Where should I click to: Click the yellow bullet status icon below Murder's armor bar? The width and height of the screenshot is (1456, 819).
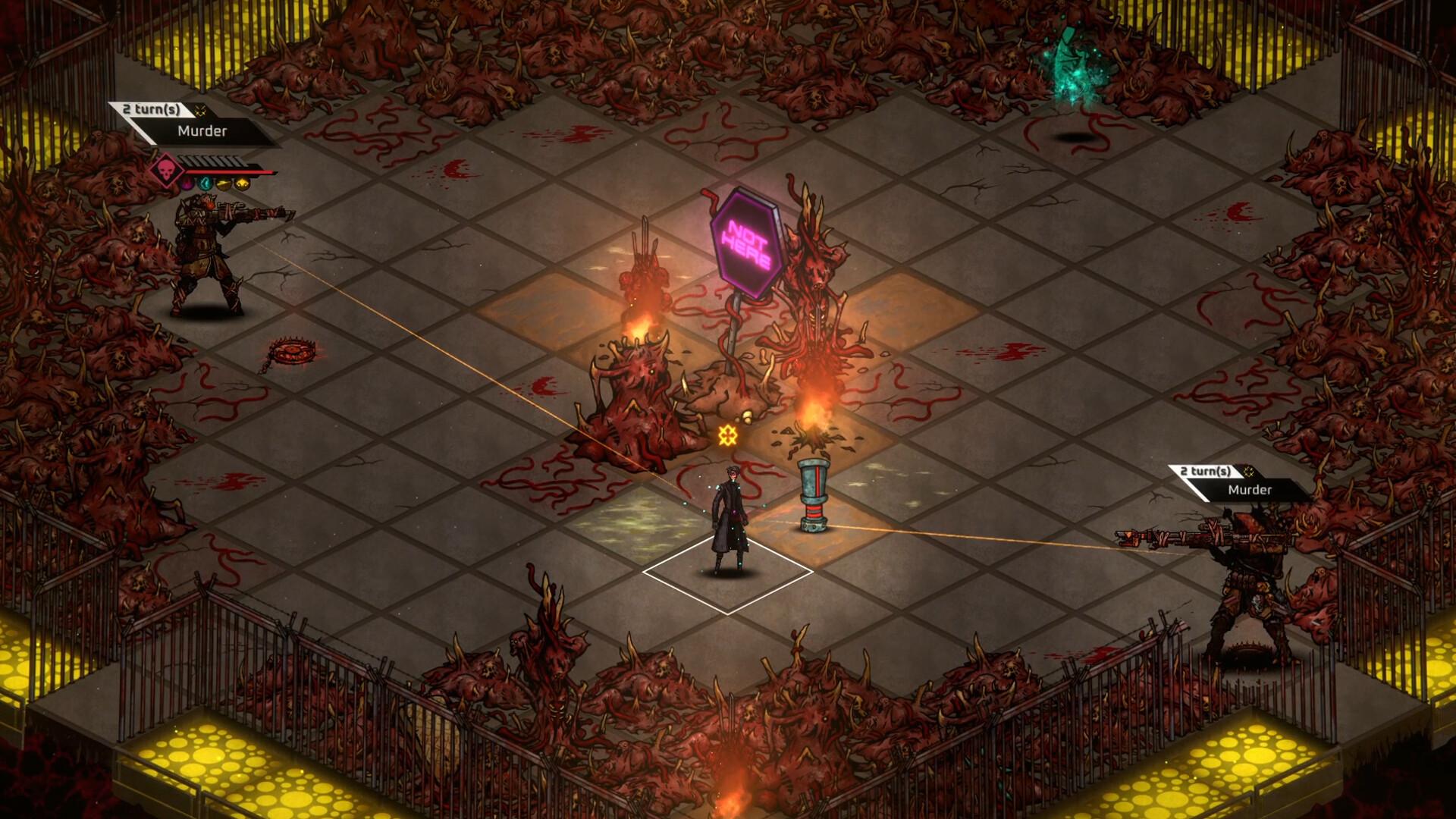(223, 184)
